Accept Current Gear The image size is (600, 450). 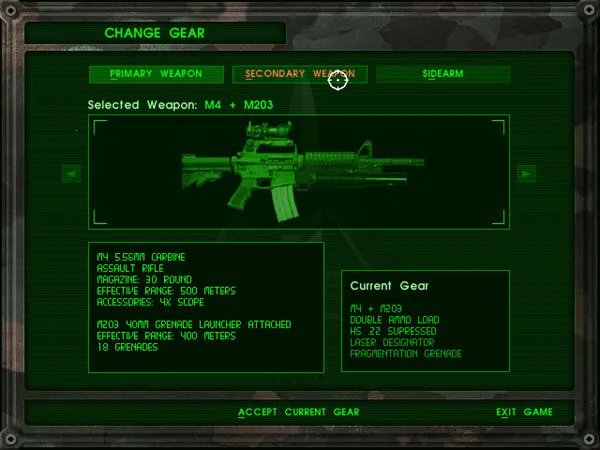point(299,412)
